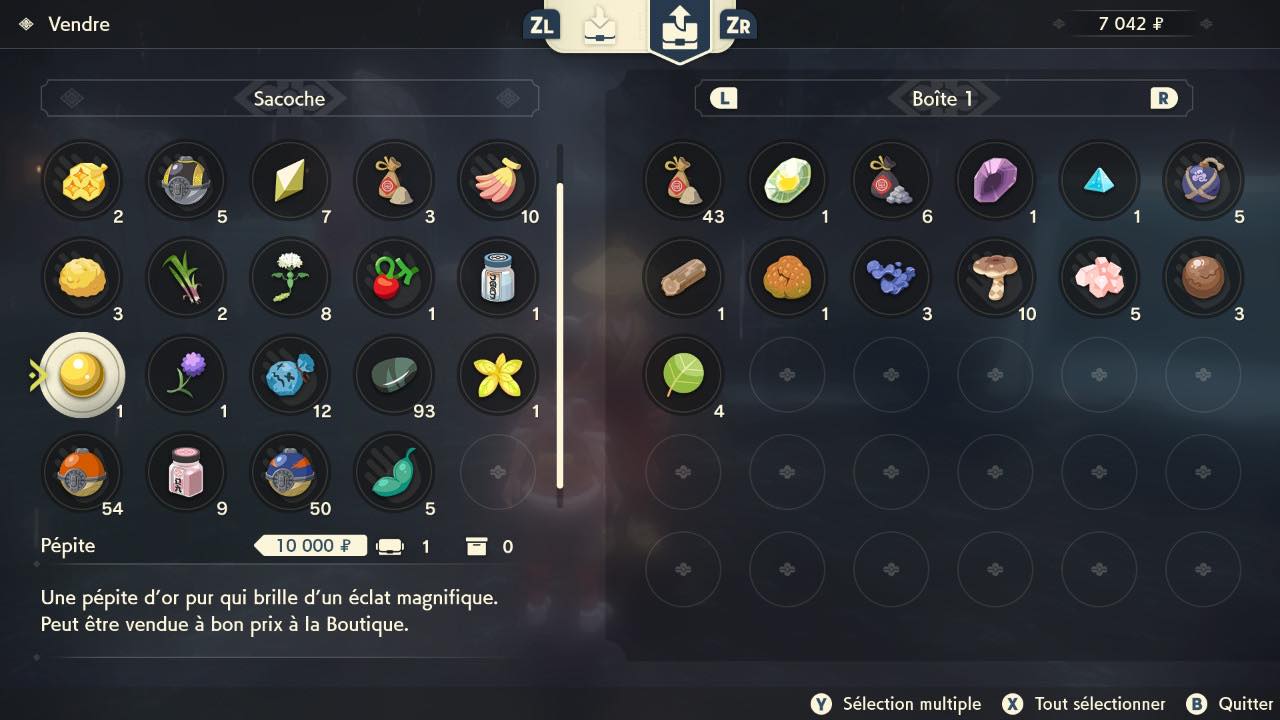Choose the banana bunch with 10 count

(497, 181)
